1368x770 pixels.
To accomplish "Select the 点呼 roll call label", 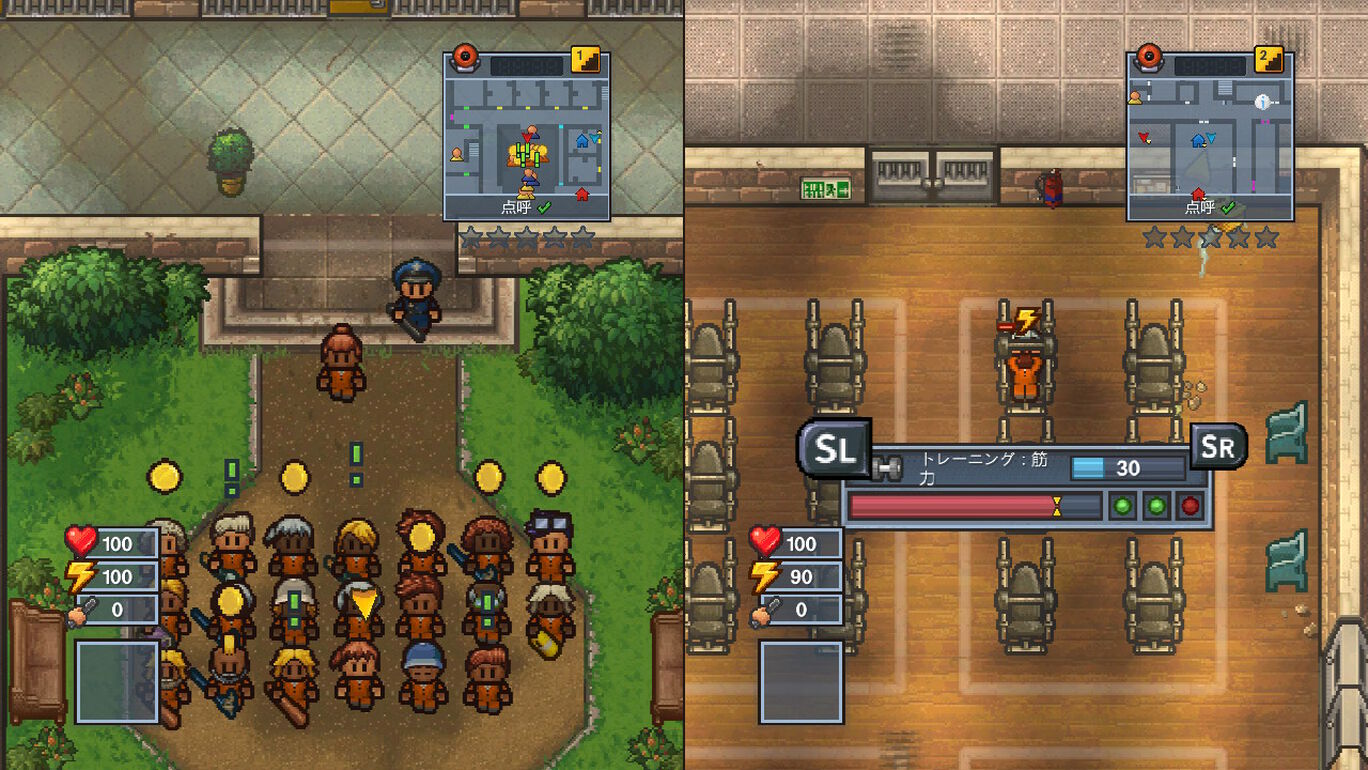I will coord(516,208).
